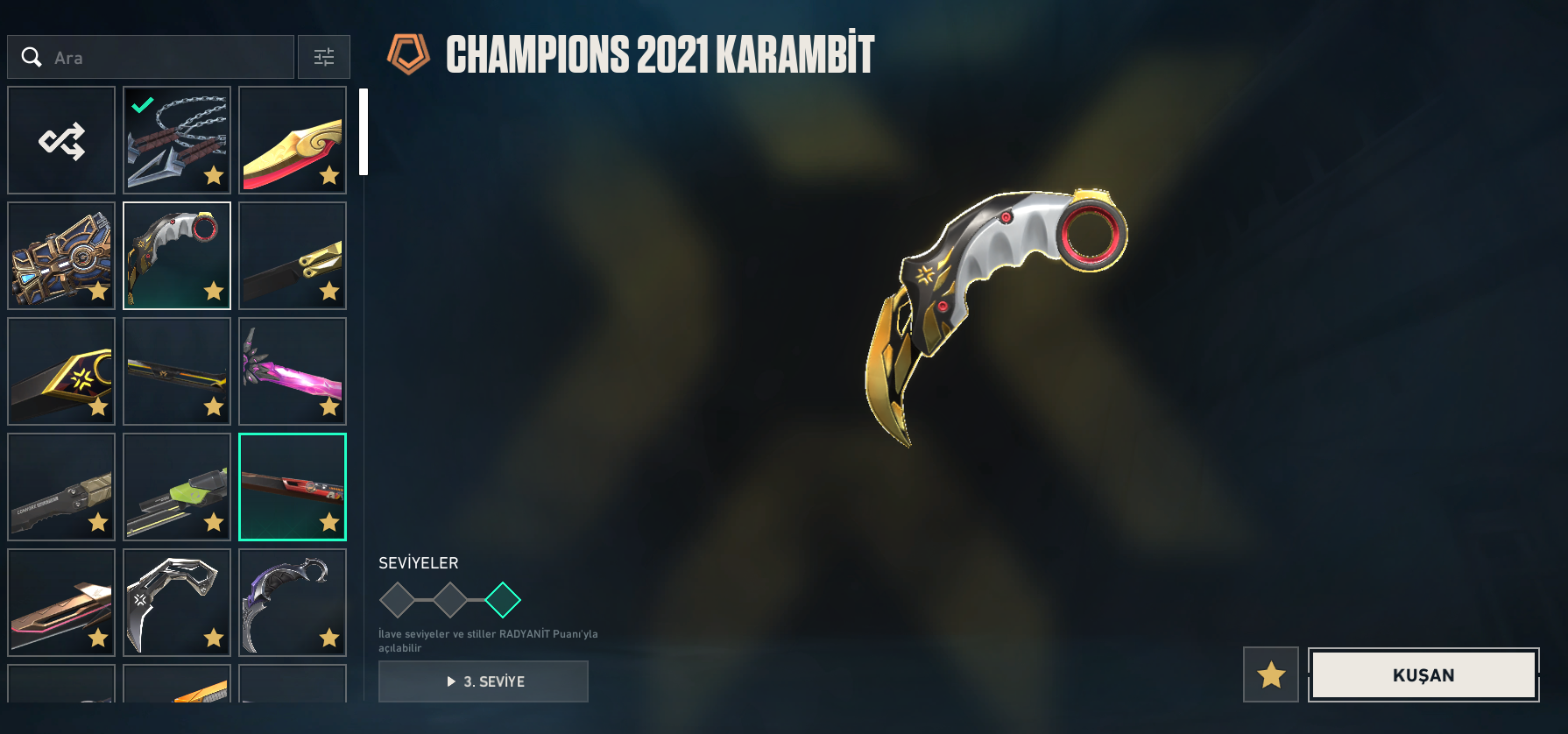Select the tactical combat knife thumbnail
This screenshot has height=734, width=1568.
pyautogui.click(x=60, y=486)
